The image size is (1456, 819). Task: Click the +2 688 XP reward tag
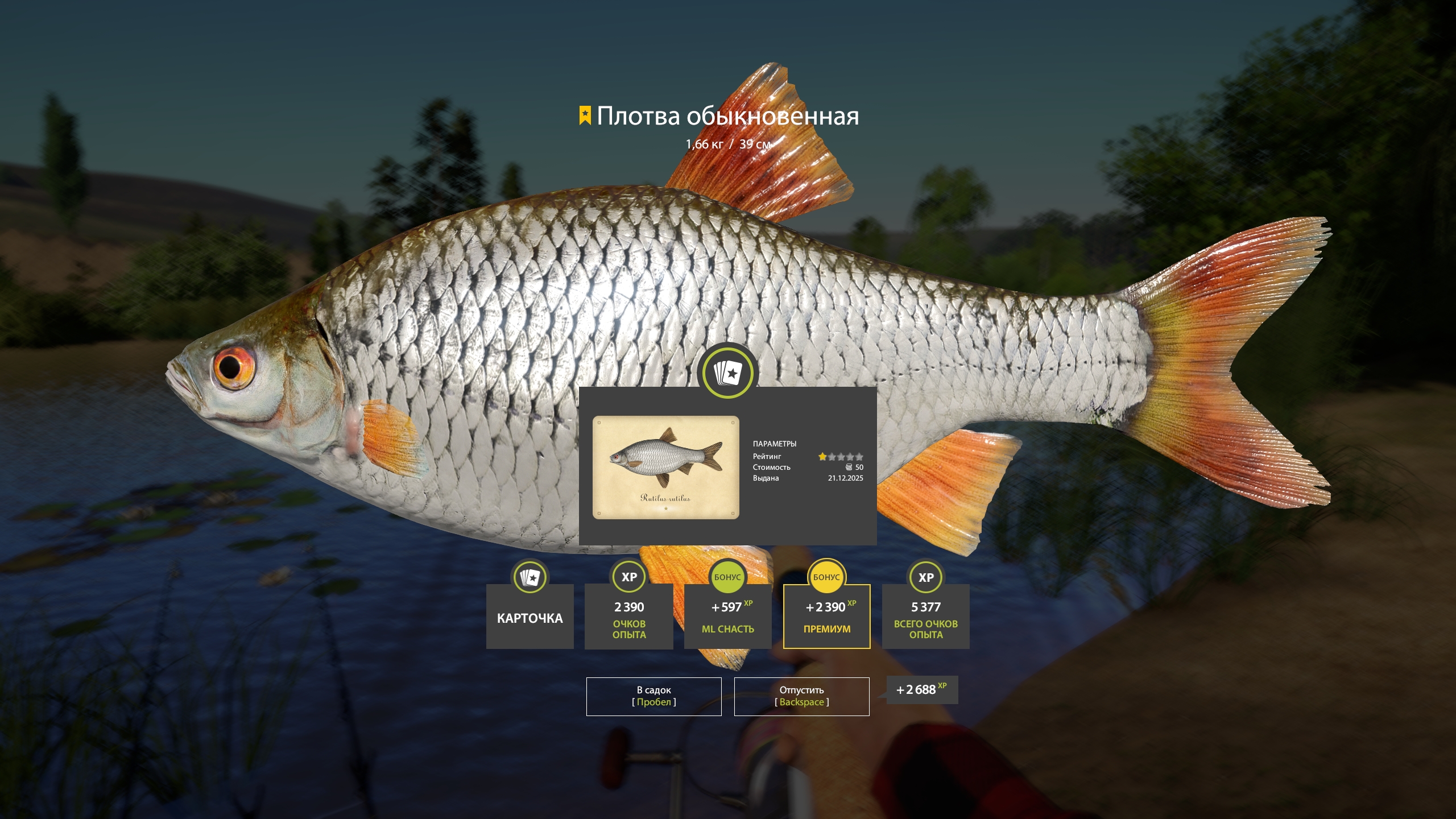(922, 689)
